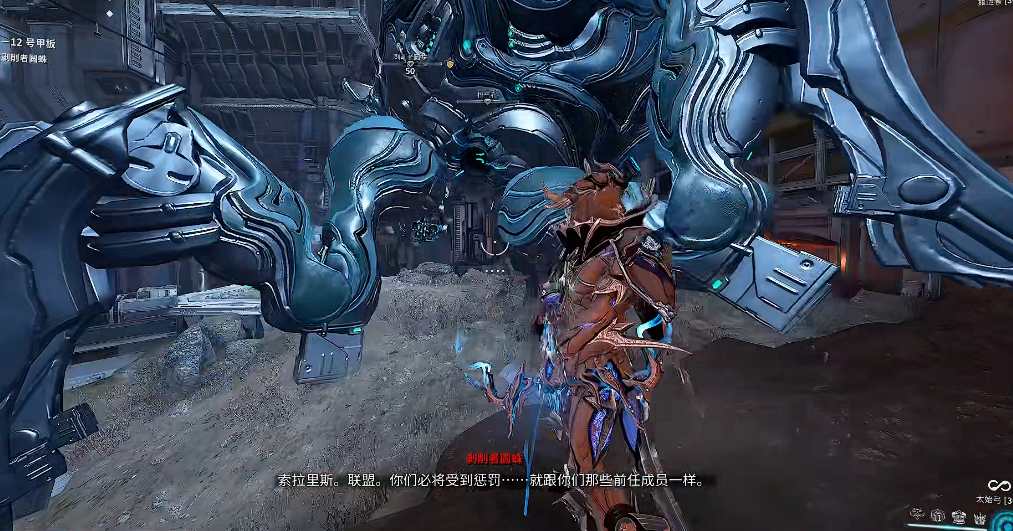The width and height of the screenshot is (1013, 531).
Task: Activate the second Warframe ability icon
Action: point(938,517)
